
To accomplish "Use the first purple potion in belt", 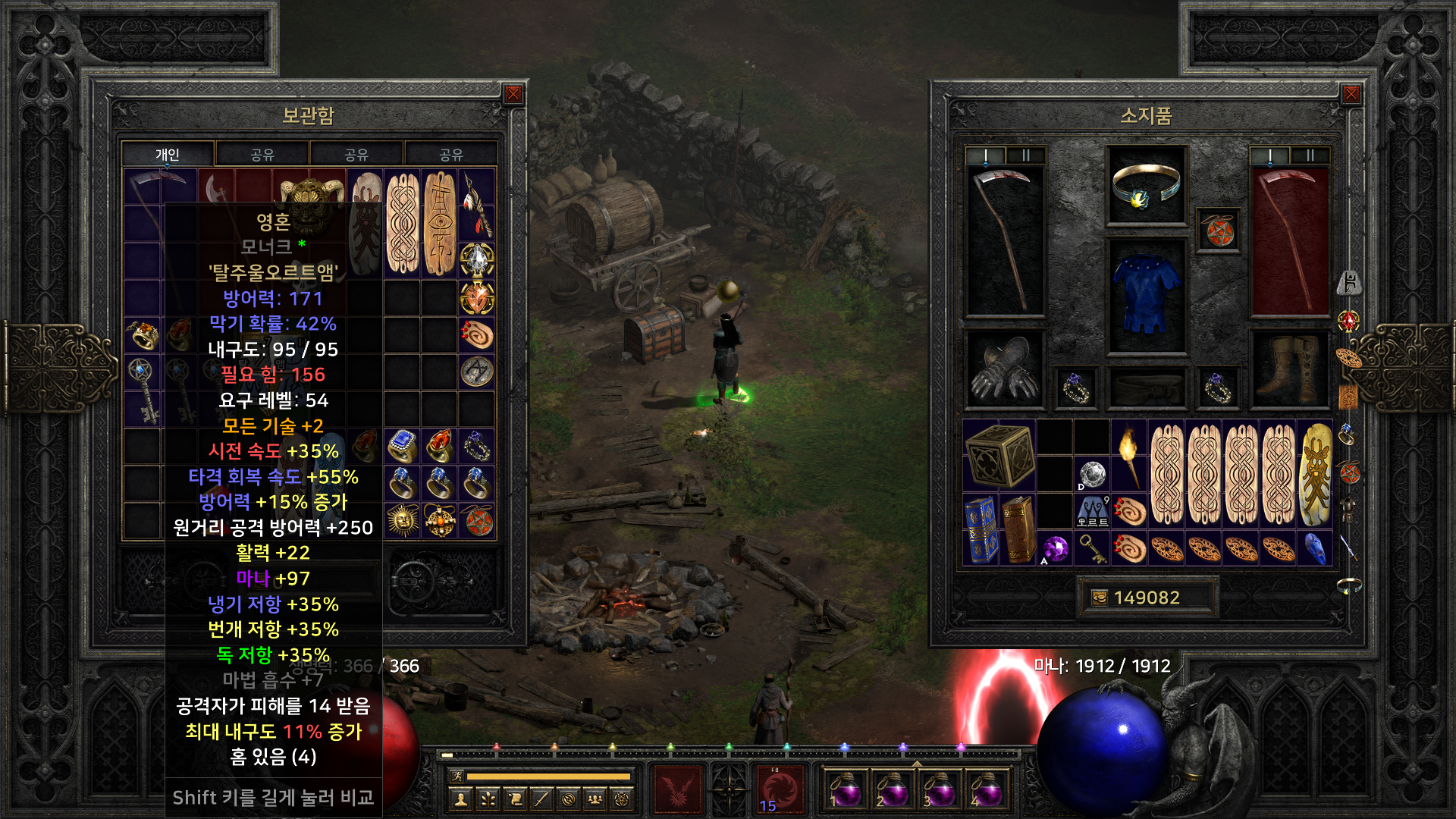I will (845, 789).
